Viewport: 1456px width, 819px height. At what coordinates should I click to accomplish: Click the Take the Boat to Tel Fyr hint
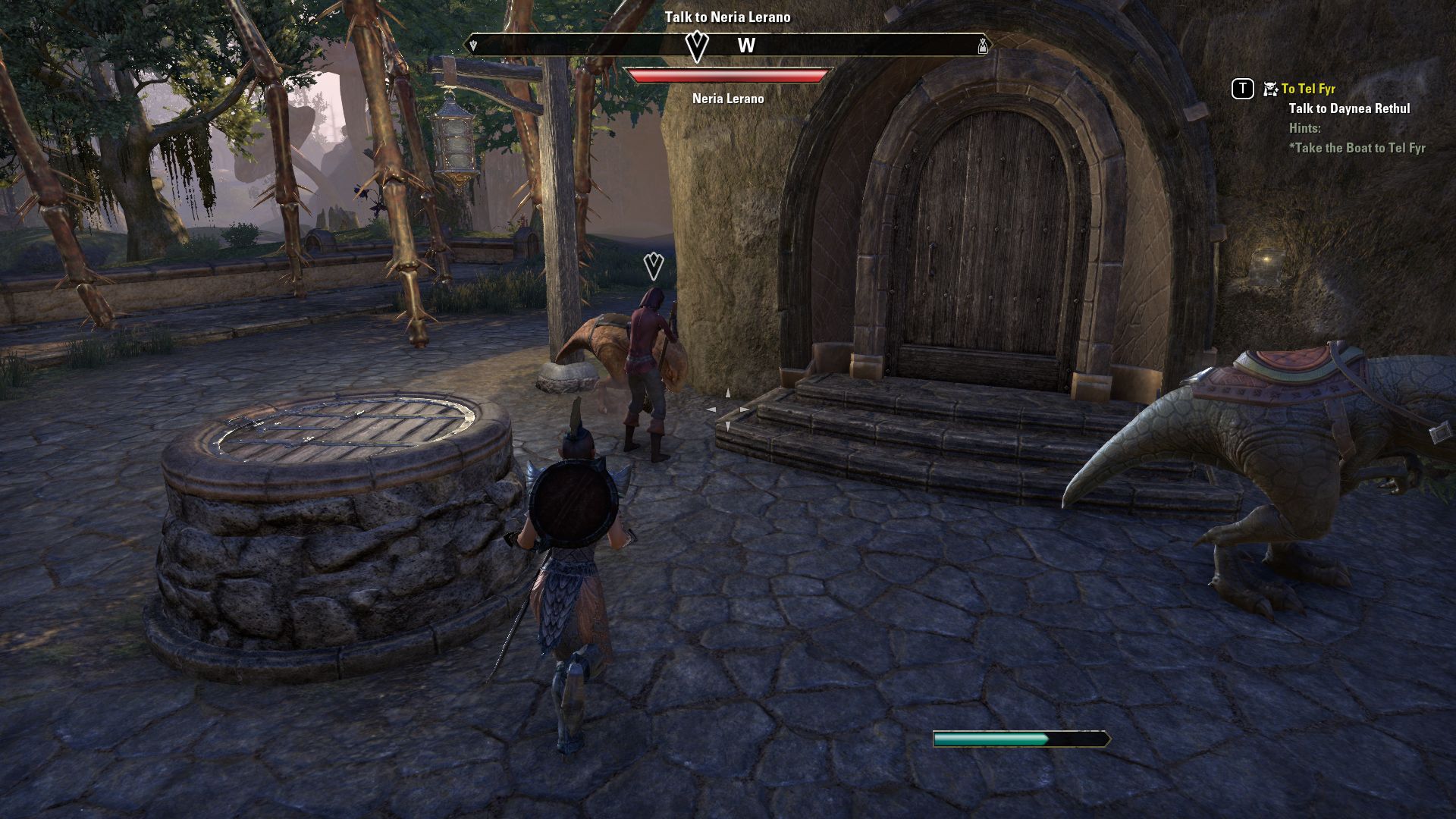point(1357,148)
